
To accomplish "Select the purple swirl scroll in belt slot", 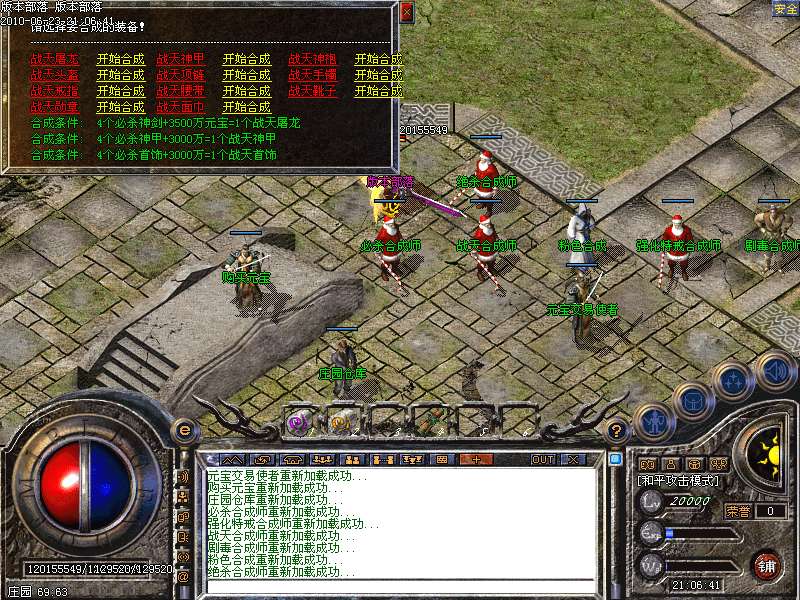I will click(298, 422).
